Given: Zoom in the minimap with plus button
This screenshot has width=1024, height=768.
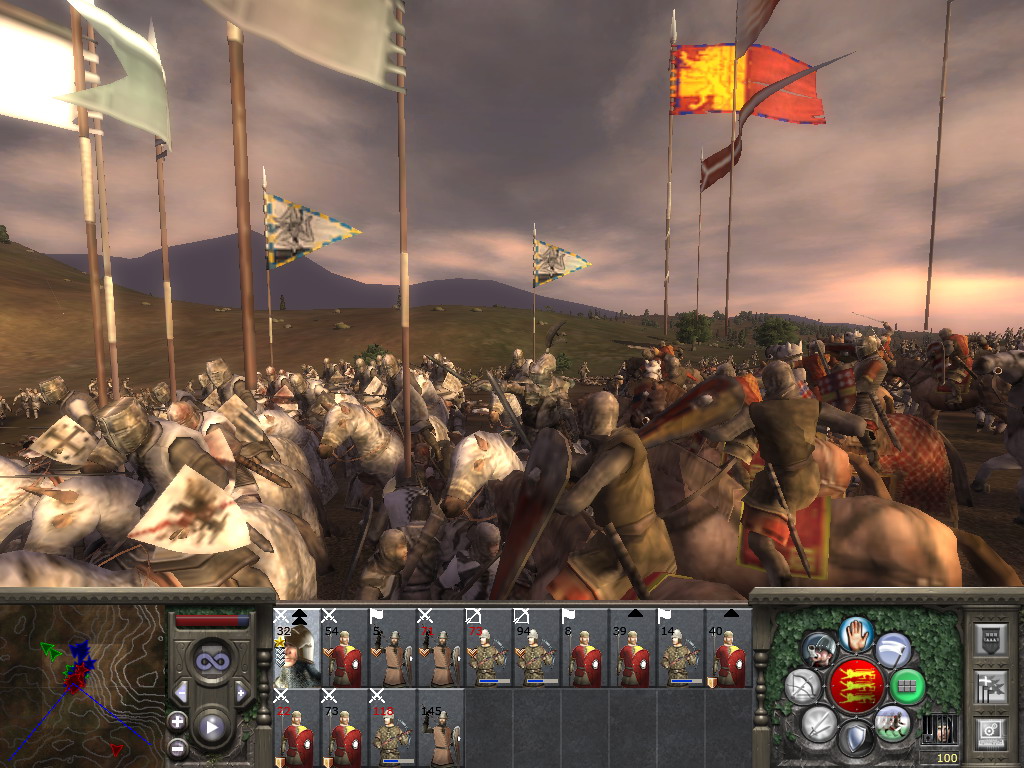Looking at the screenshot, I should [177, 721].
